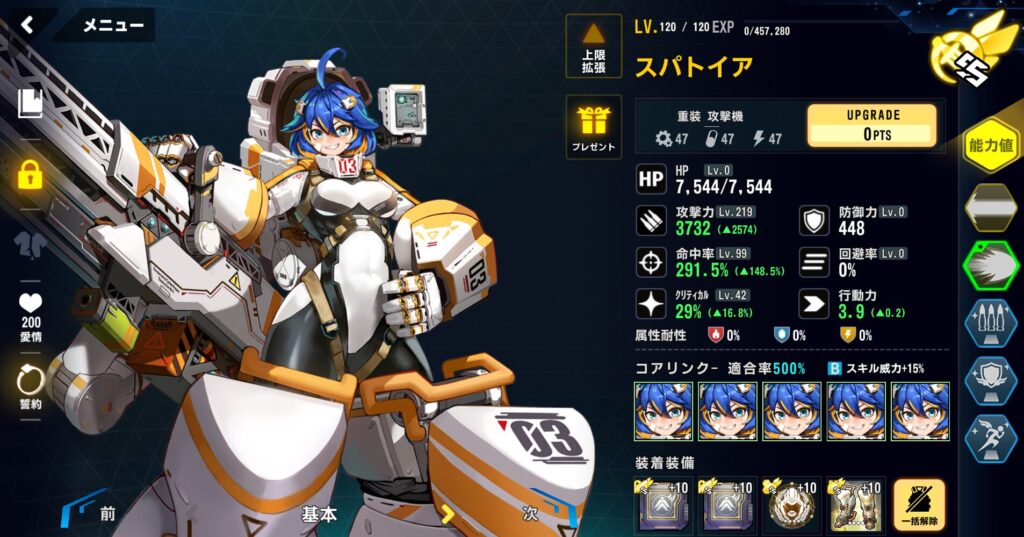The width and height of the screenshot is (1024, 537).
Task: Go back with the top-left arrow
Action: [27, 25]
